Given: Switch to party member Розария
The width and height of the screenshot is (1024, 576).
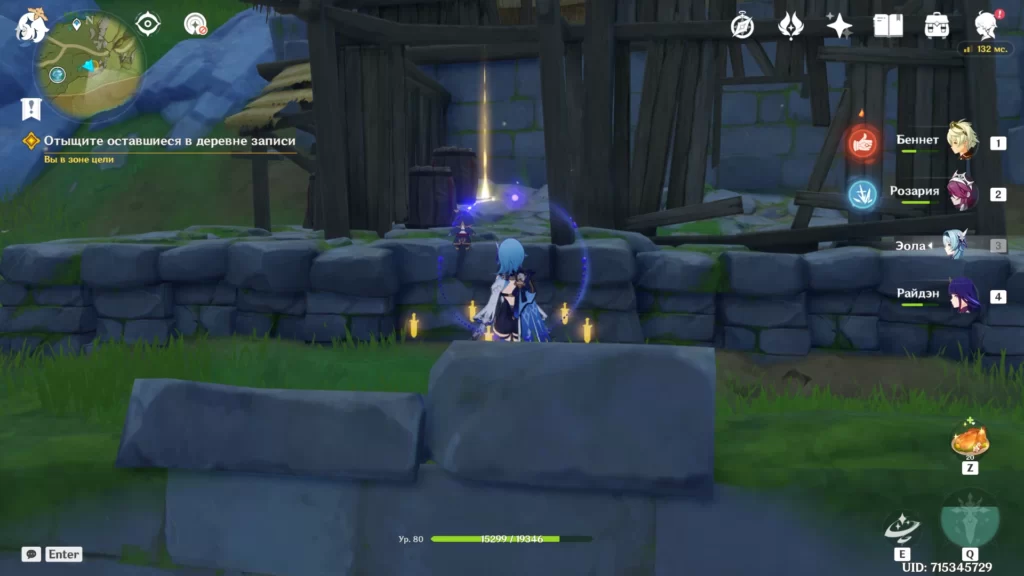Looking at the screenshot, I should 961,193.
